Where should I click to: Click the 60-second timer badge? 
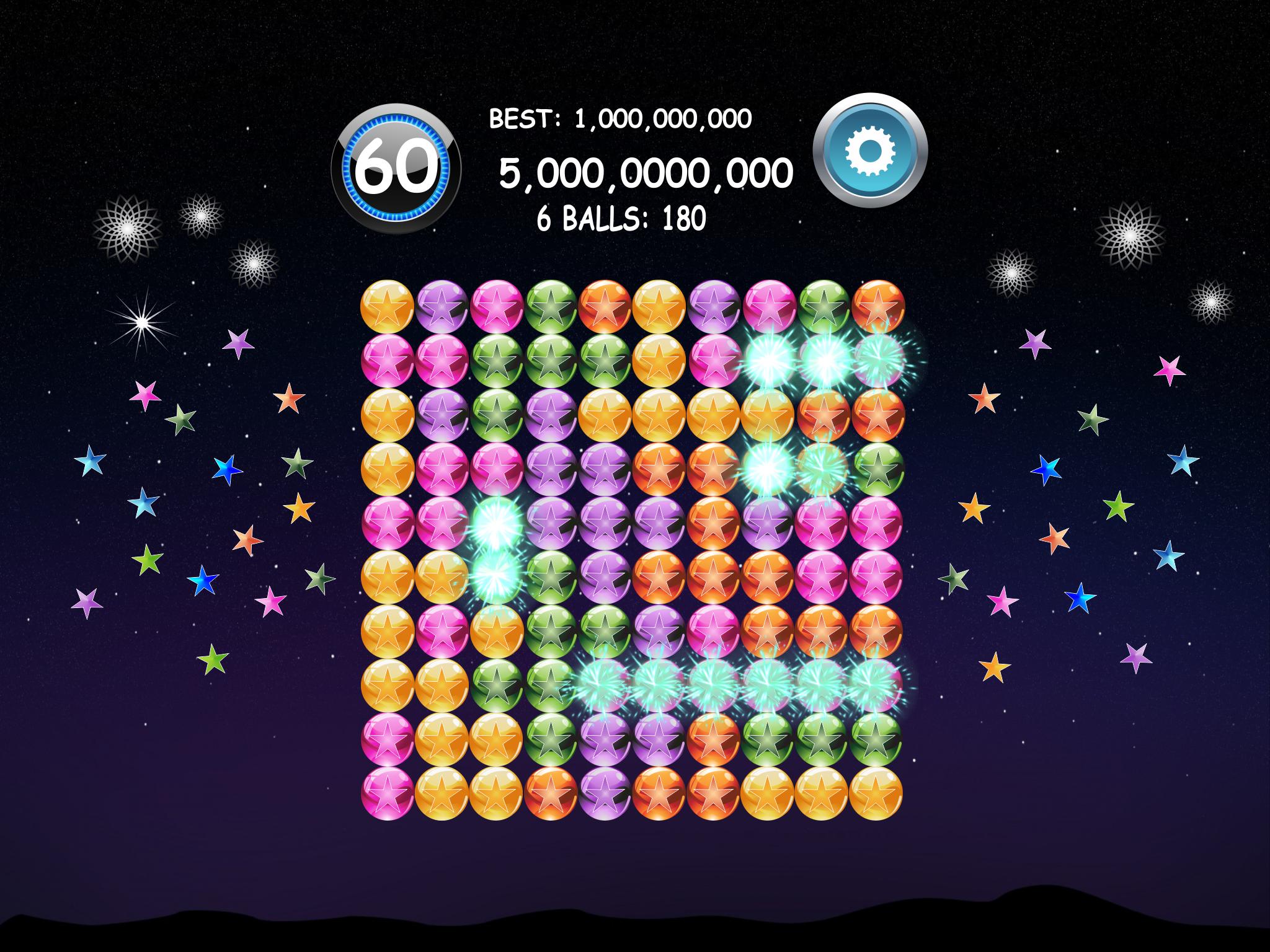pos(395,165)
